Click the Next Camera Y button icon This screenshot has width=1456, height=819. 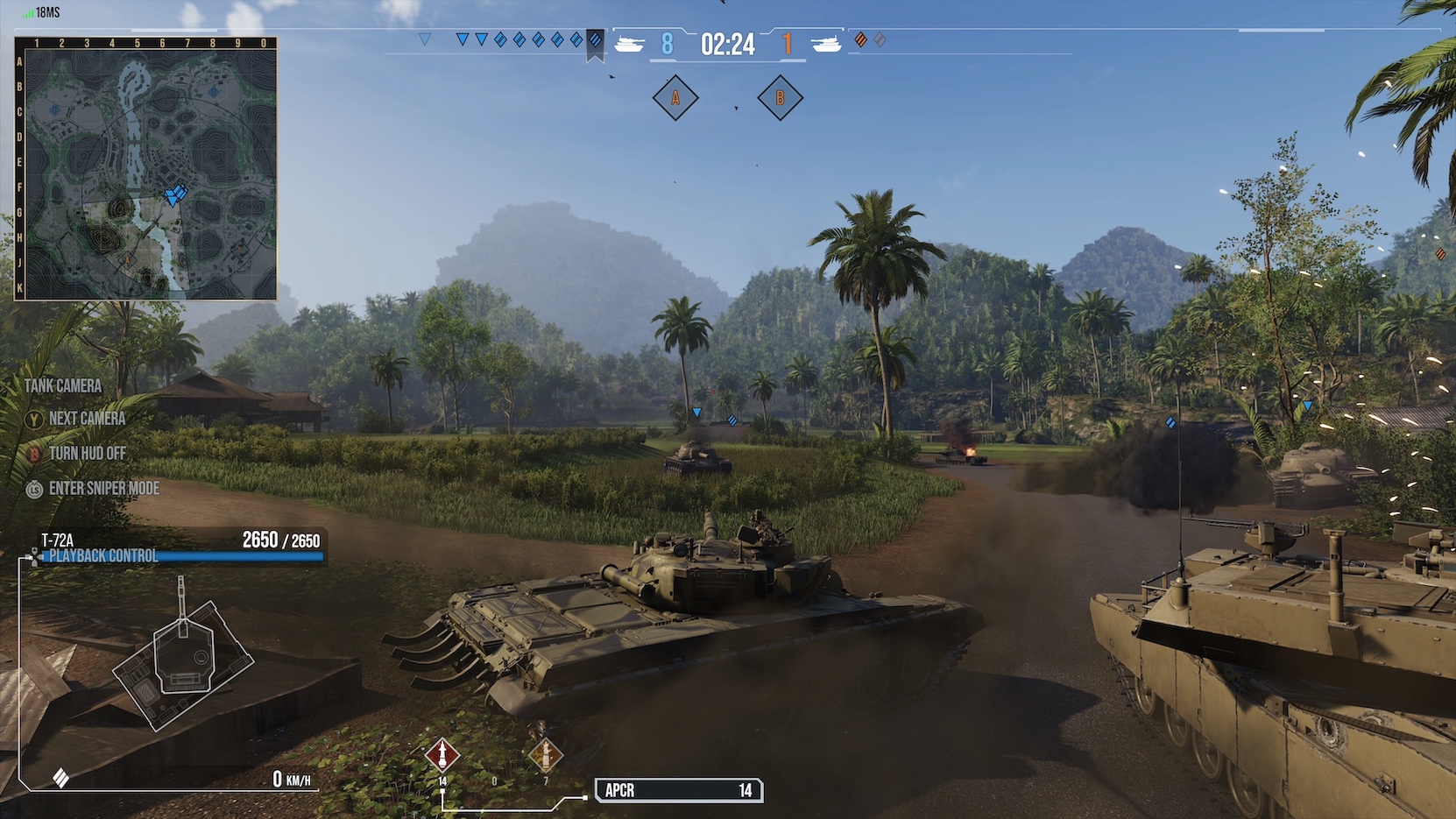click(33, 420)
